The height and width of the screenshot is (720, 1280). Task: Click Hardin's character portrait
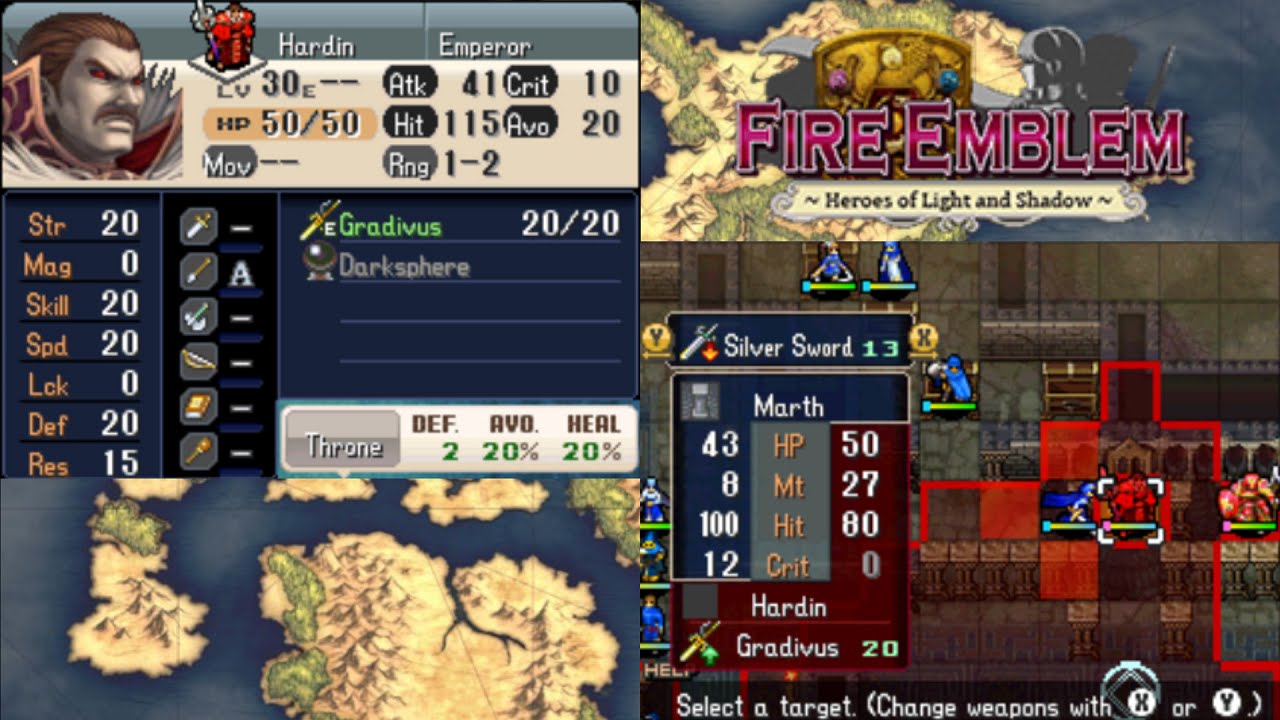click(90, 95)
